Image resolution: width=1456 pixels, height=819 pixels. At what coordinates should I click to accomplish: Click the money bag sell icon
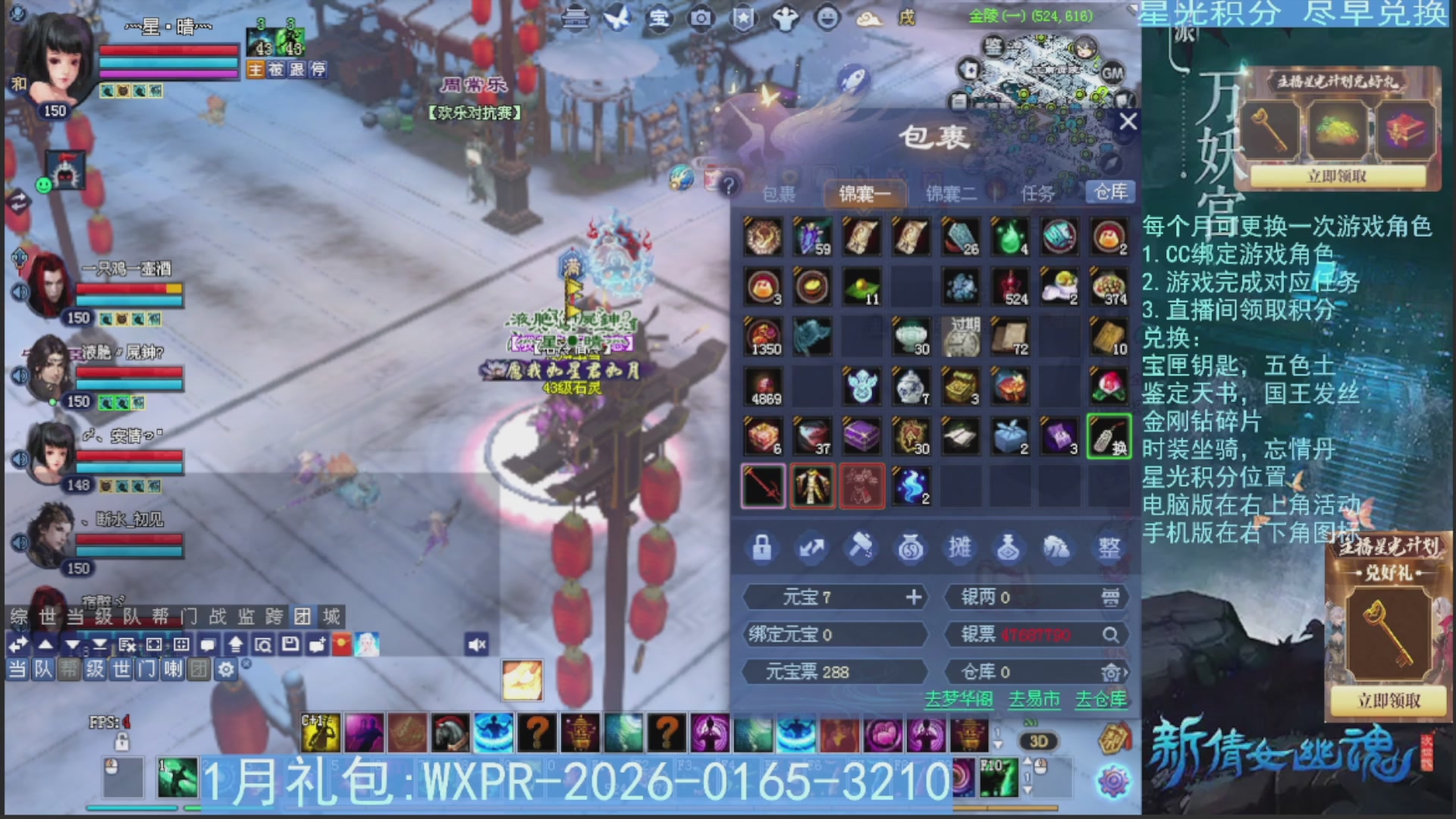pyautogui.click(x=912, y=548)
